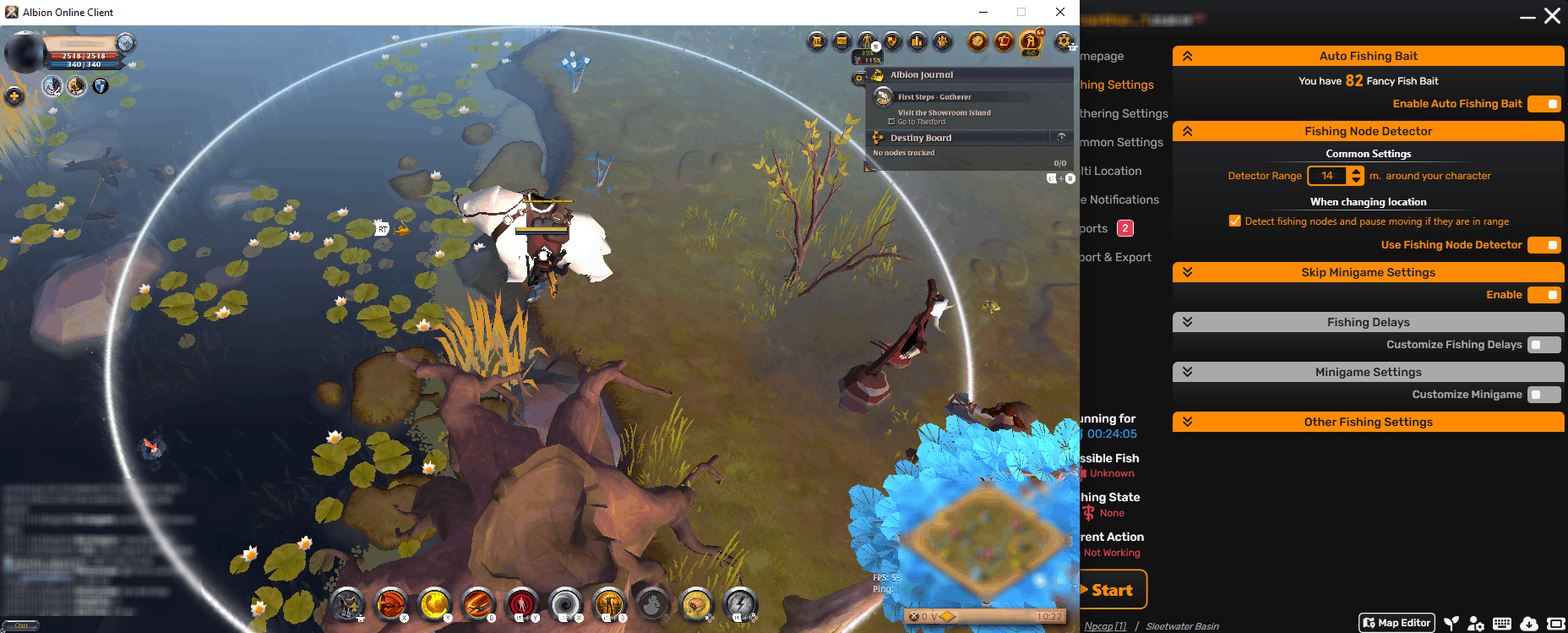Activate the mount horse saddle ability
Image resolution: width=1568 pixels, height=633 pixels.
[346, 604]
